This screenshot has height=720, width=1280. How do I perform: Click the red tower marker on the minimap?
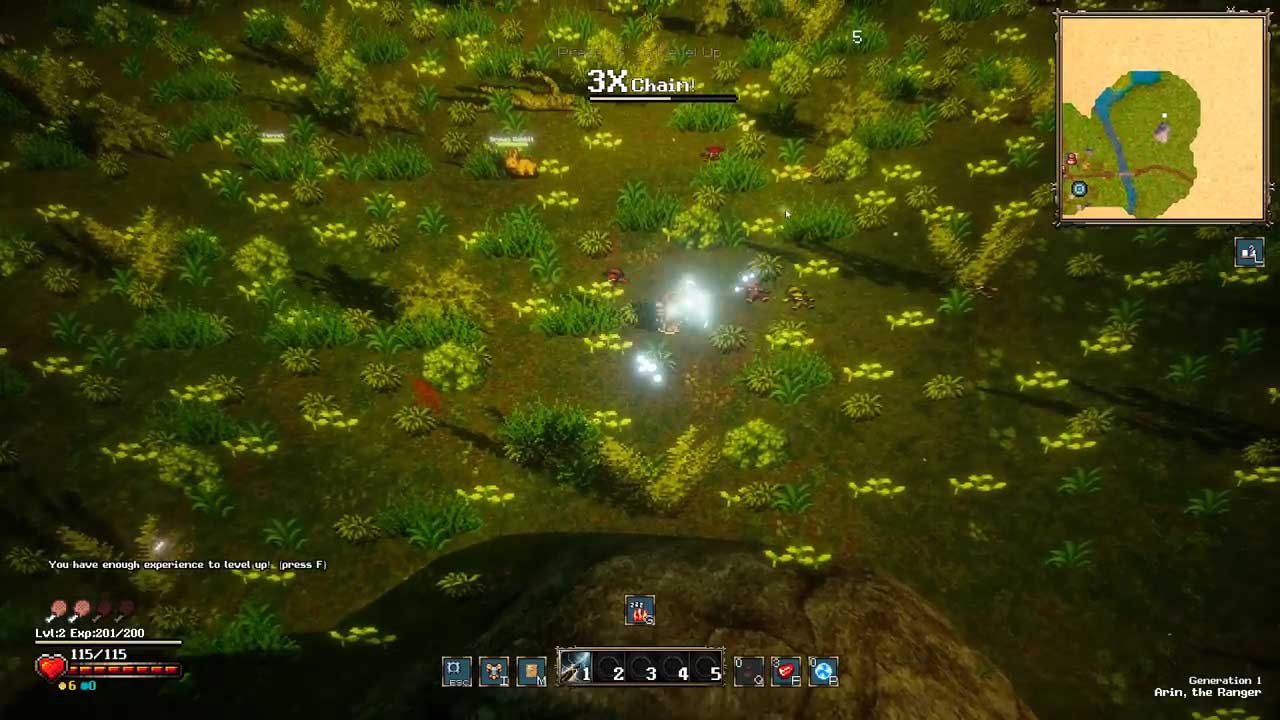[x=1072, y=160]
